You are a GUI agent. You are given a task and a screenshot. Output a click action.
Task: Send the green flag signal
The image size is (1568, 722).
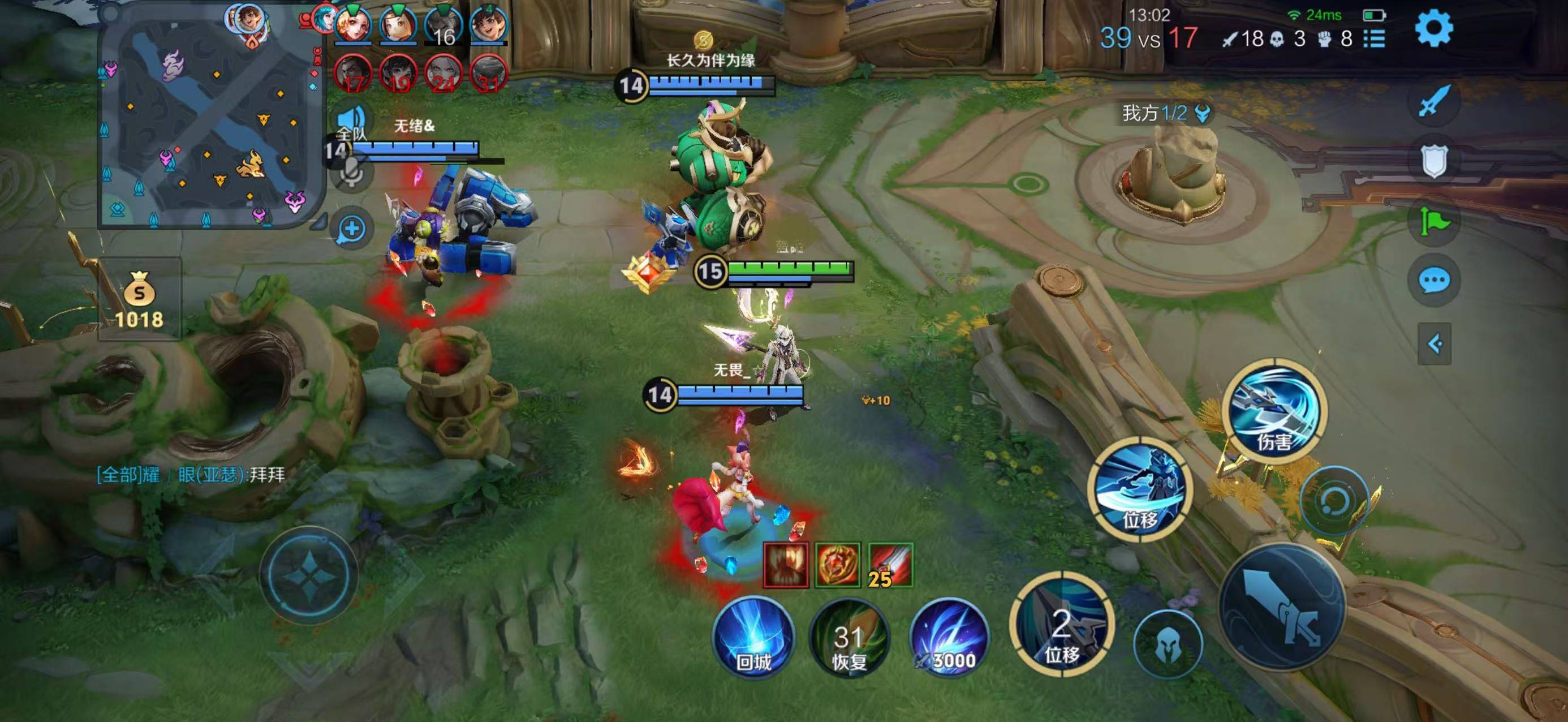pyautogui.click(x=1433, y=221)
